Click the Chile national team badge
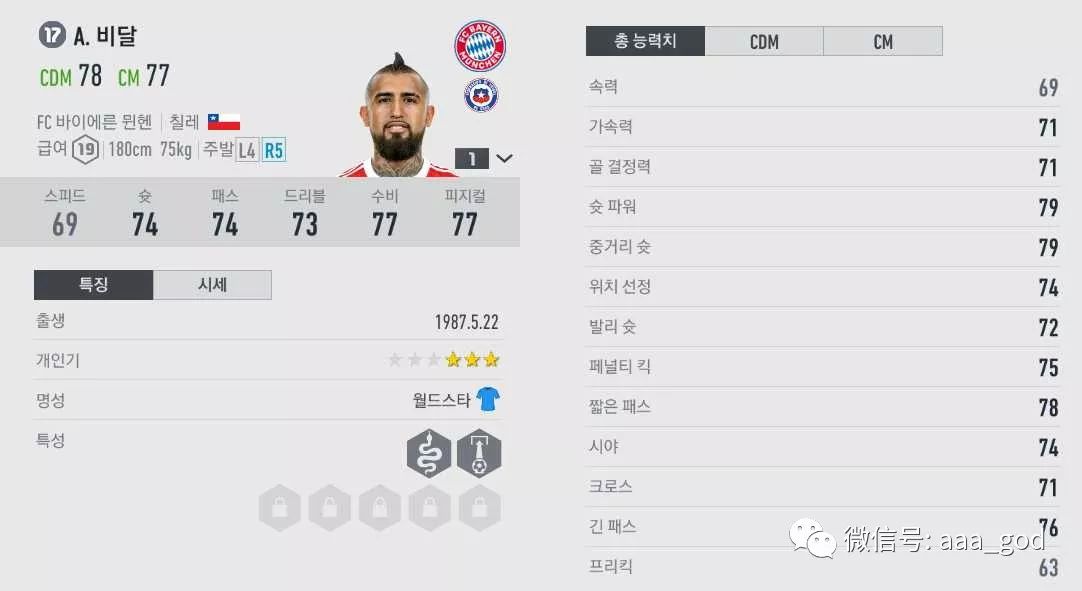Screen dimensions: 1082x591 (x=481, y=97)
